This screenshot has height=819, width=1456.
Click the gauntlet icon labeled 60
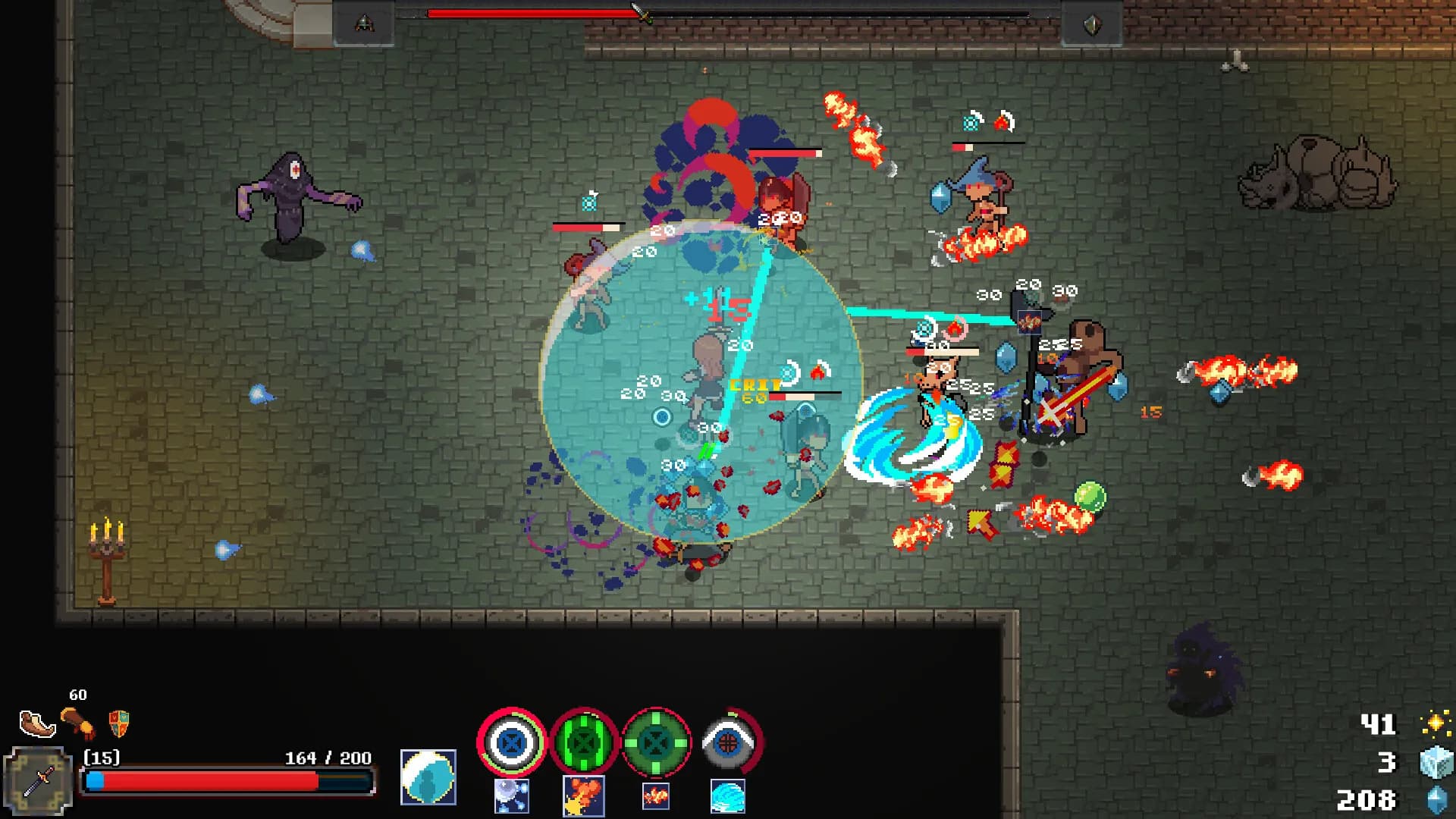point(80,726)
